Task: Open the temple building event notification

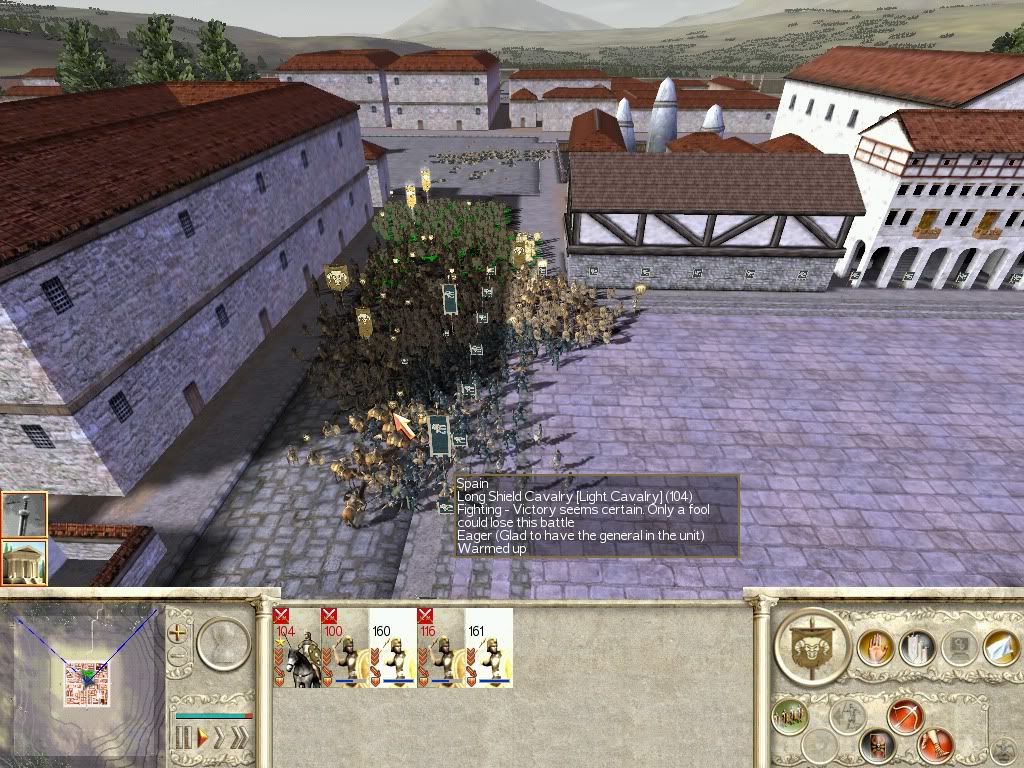Action: pyautogui.click(x=22, y=562)
